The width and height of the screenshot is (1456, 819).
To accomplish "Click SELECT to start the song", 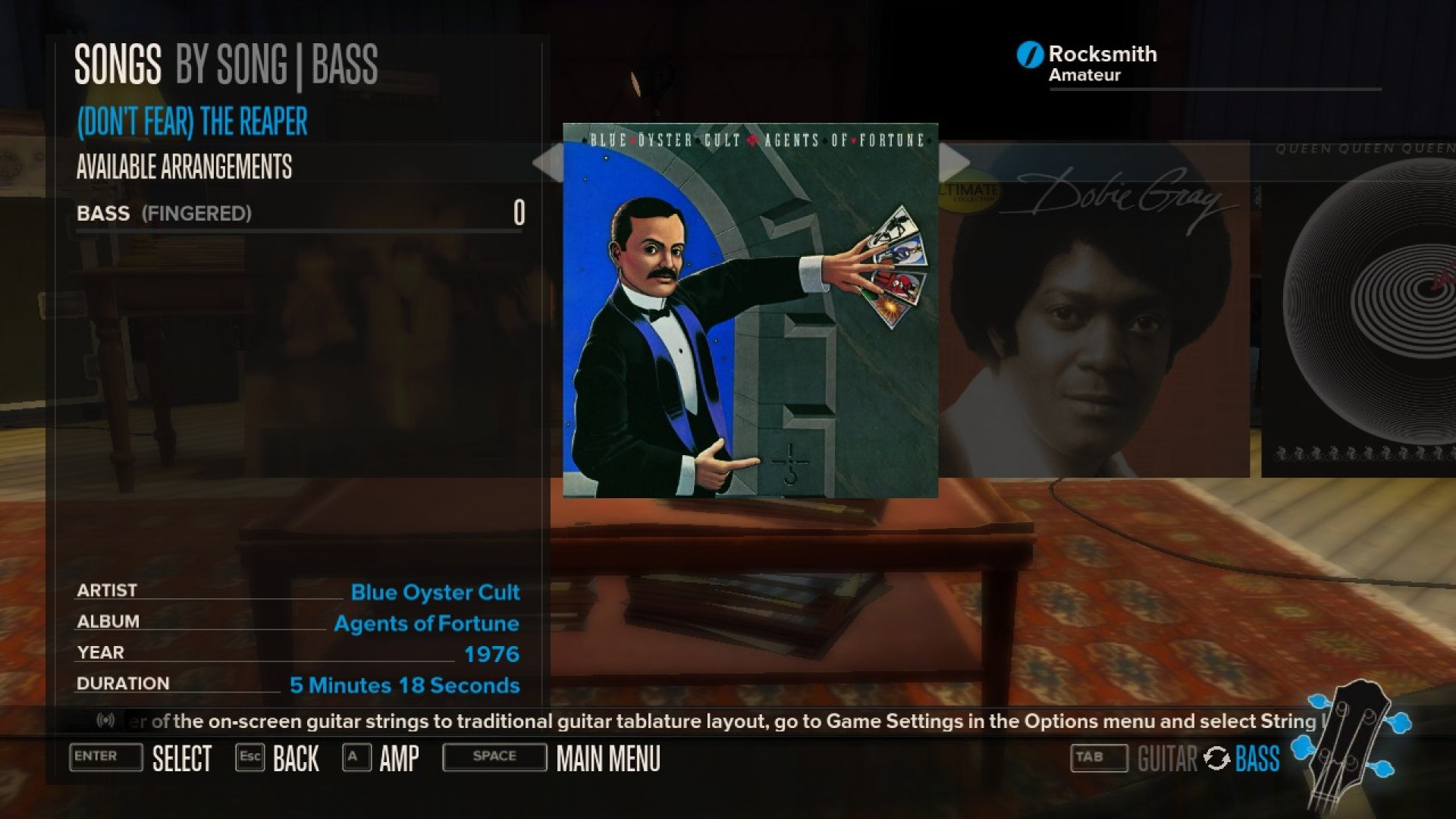I will tap(182, 758).
